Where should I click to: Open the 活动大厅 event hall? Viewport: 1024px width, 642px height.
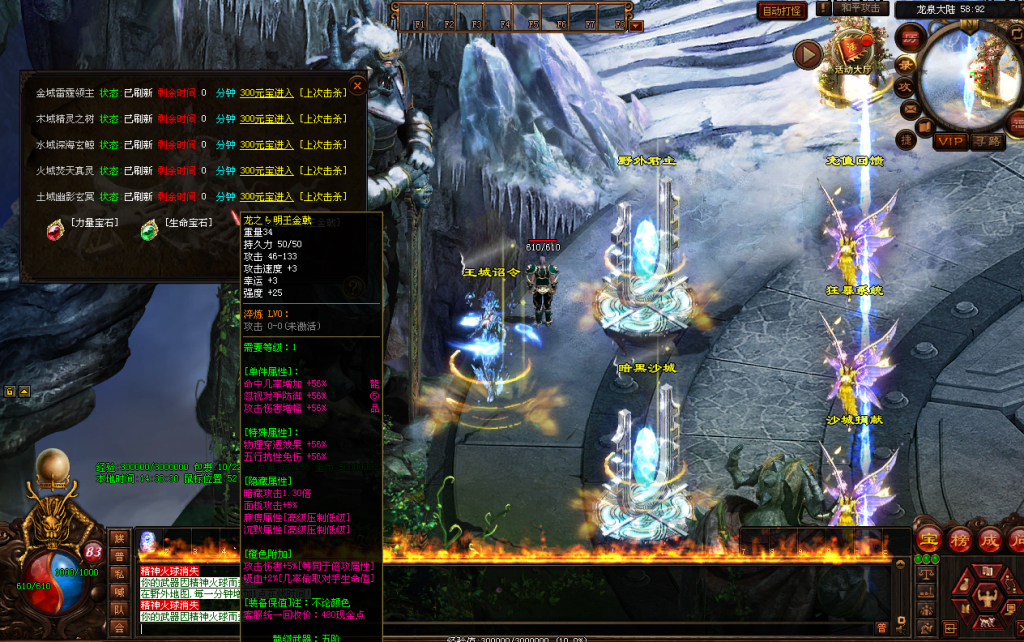[853, 50]
